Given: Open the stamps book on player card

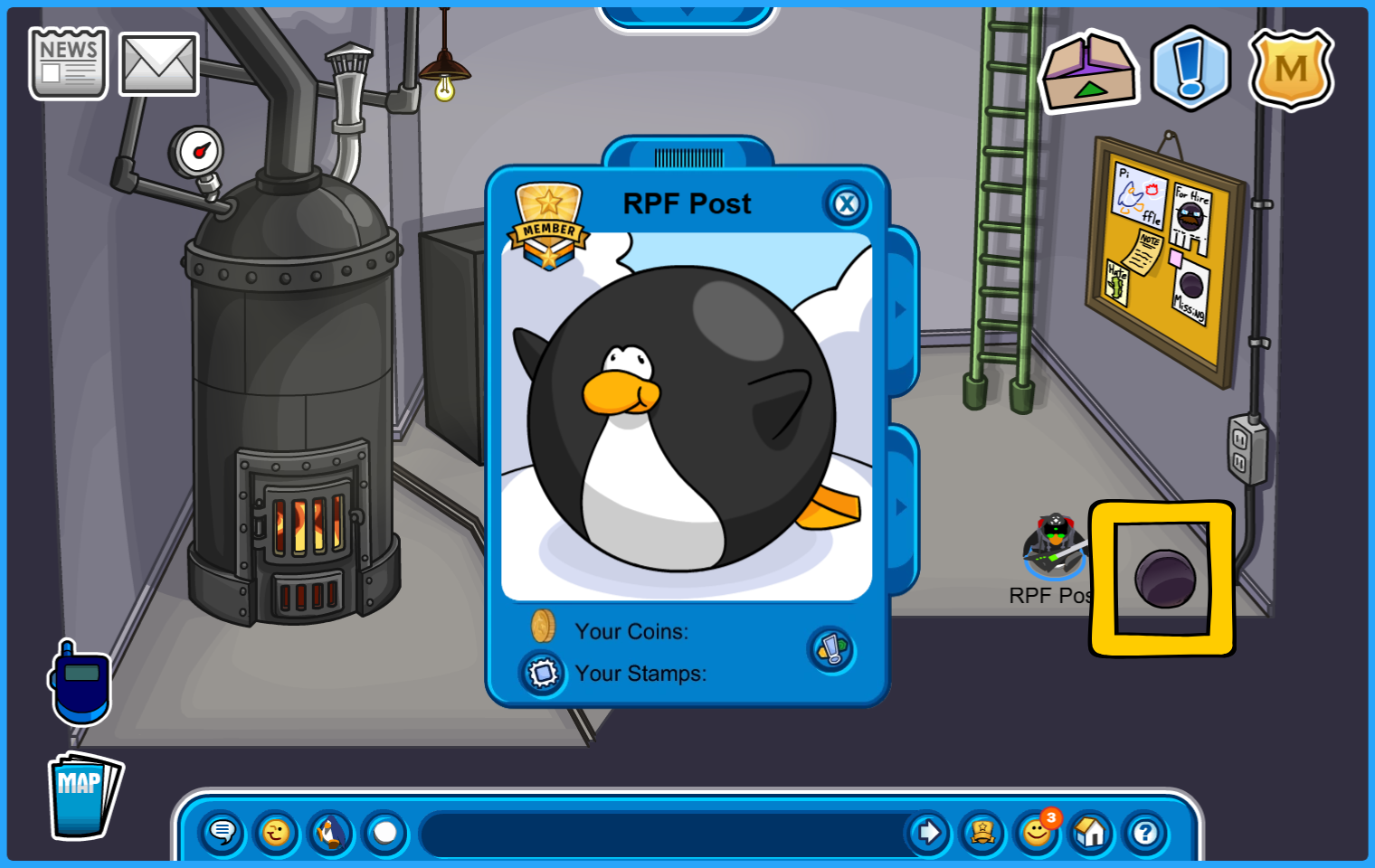Looking at the screenshot, I should (x=543, y=674).
